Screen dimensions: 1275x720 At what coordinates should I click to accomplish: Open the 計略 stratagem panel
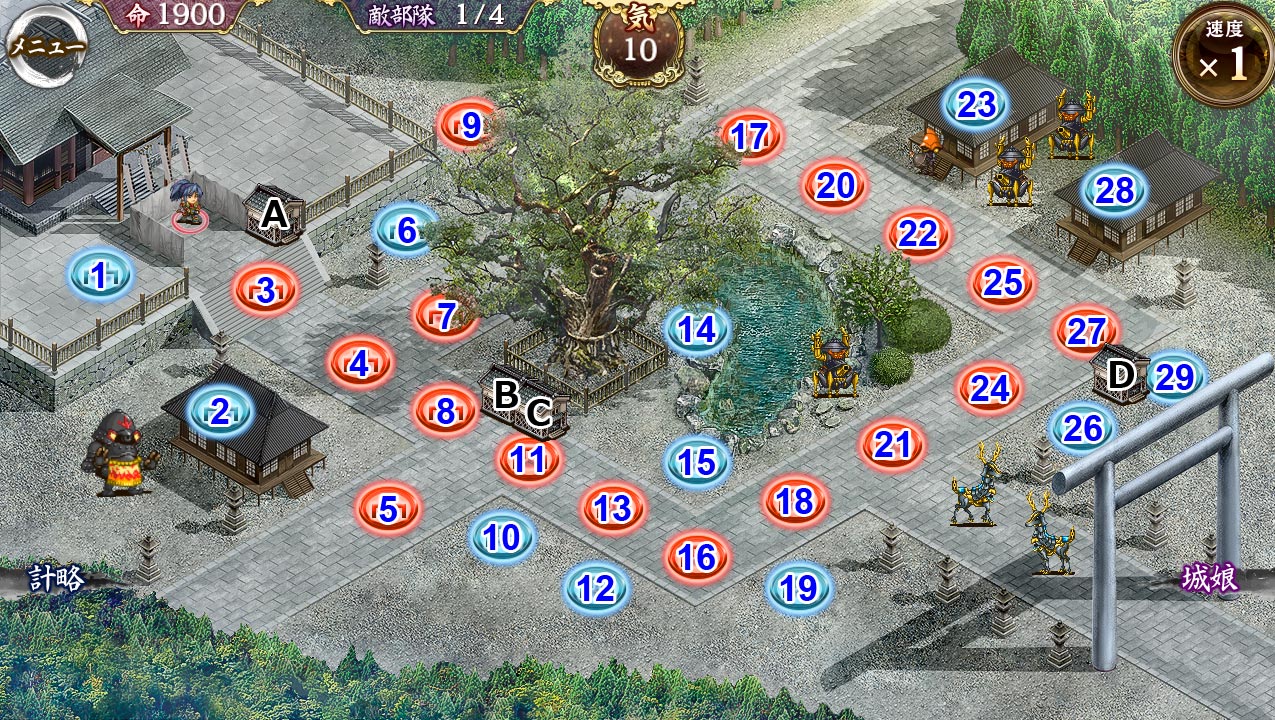tap(56, 578)
